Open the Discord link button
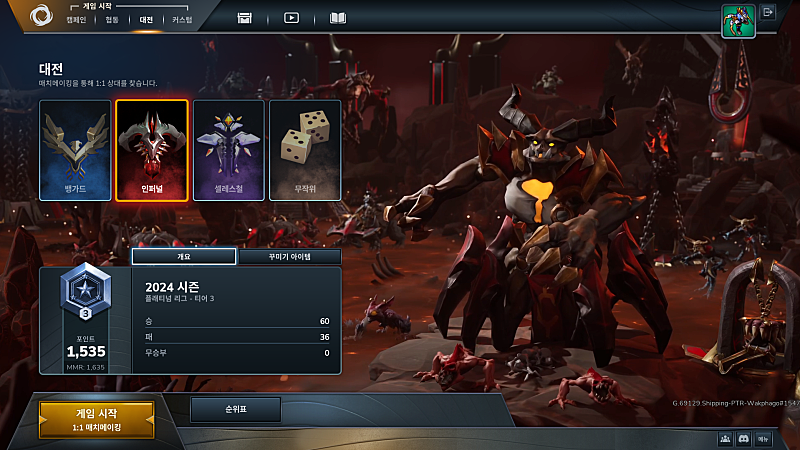The width and height of the screenshot is (800, 450). (743, 439)
